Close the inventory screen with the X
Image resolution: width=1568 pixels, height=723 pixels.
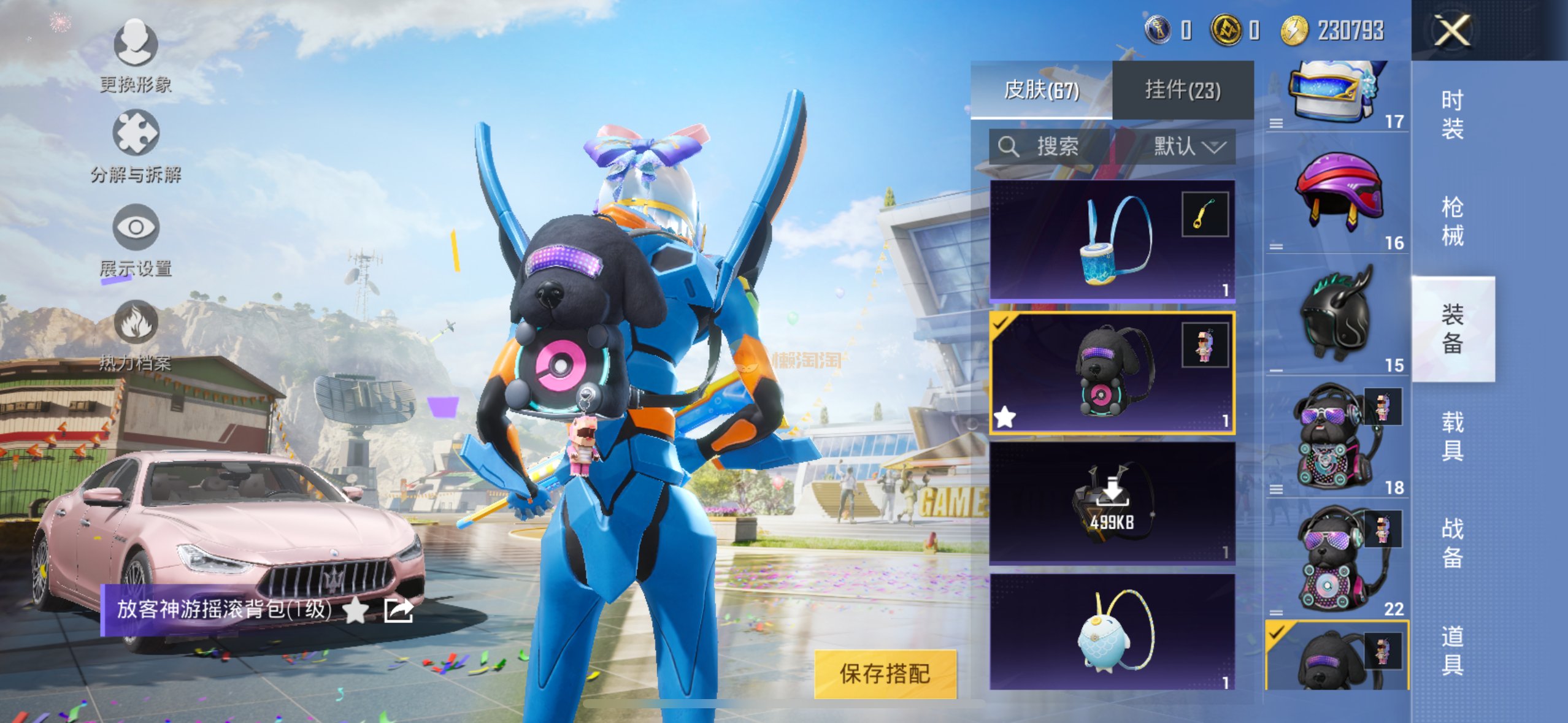1452,31
